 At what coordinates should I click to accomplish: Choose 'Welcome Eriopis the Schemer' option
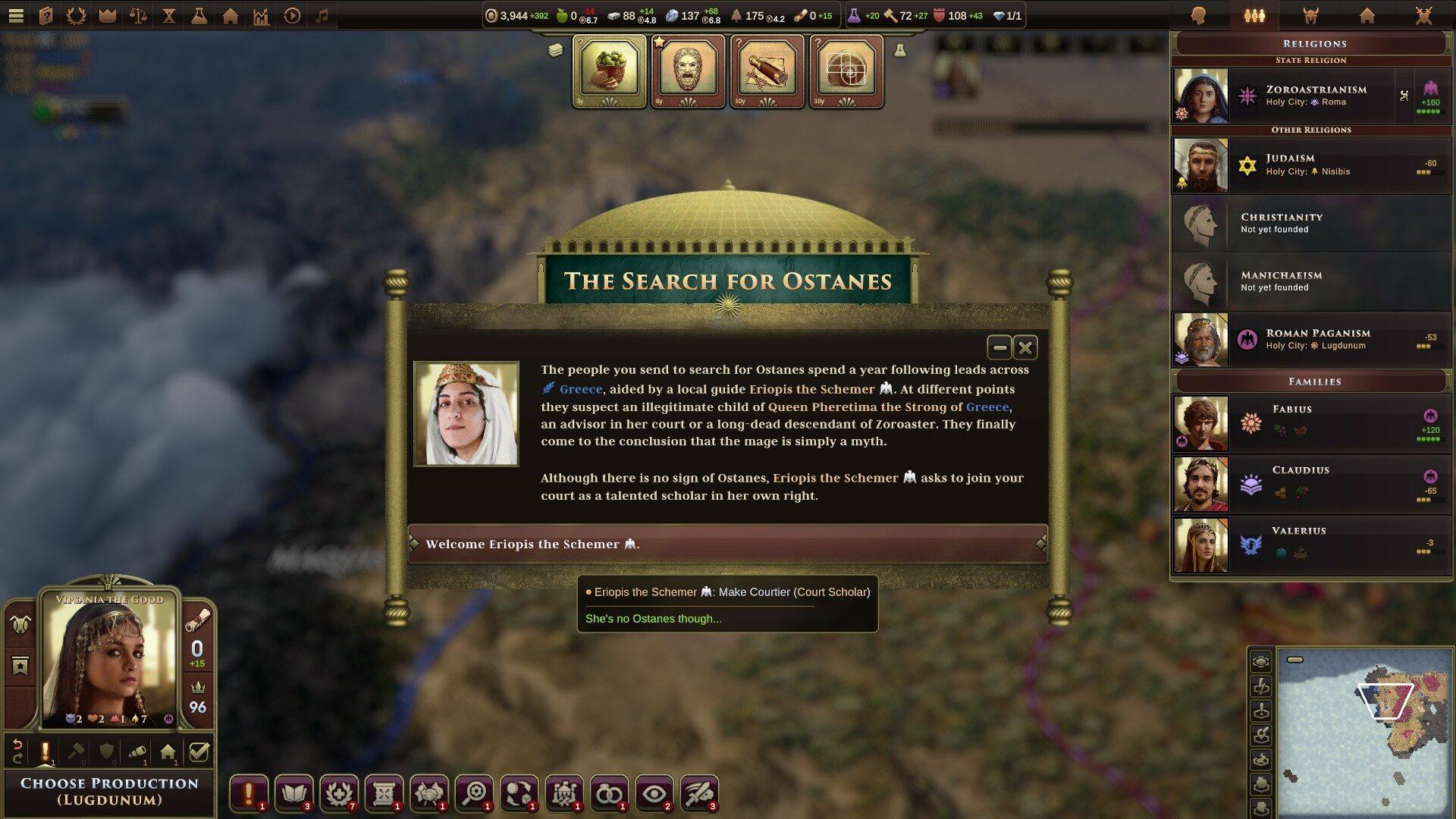(x=726, y=544)
